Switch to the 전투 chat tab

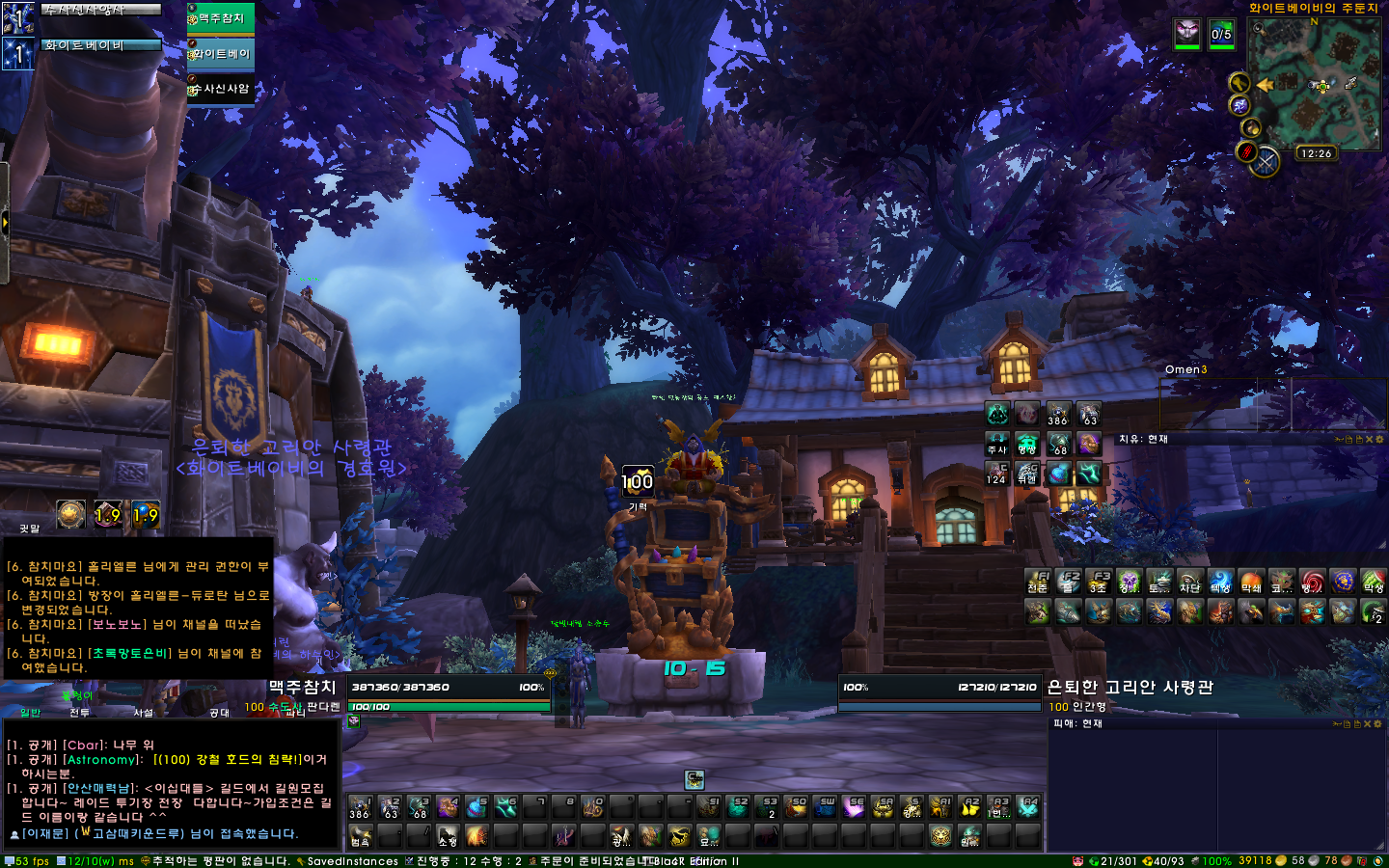tap(79, 713)
